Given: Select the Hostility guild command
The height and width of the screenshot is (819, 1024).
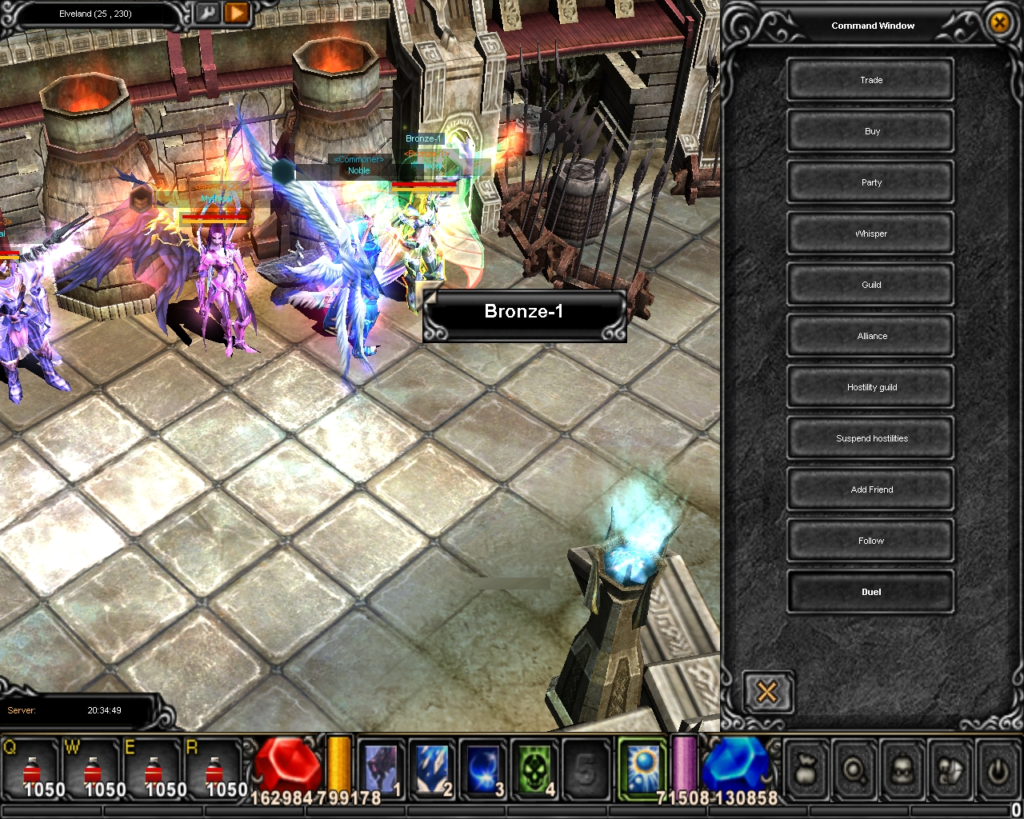Looking at the screenshot, I should click(870, 387).
